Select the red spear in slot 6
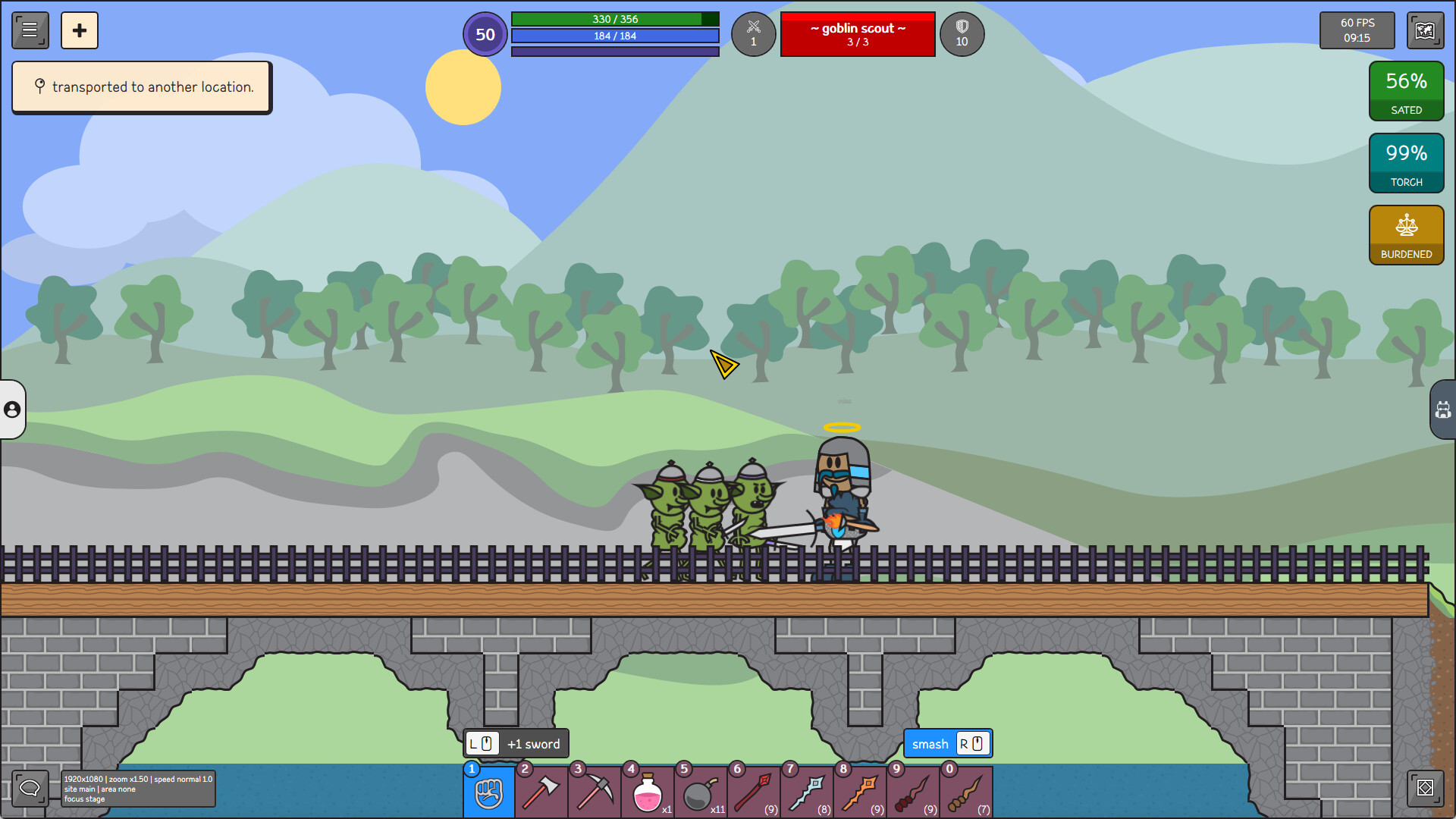This screenshot has height=819, width=1456. tap(754, 791)
